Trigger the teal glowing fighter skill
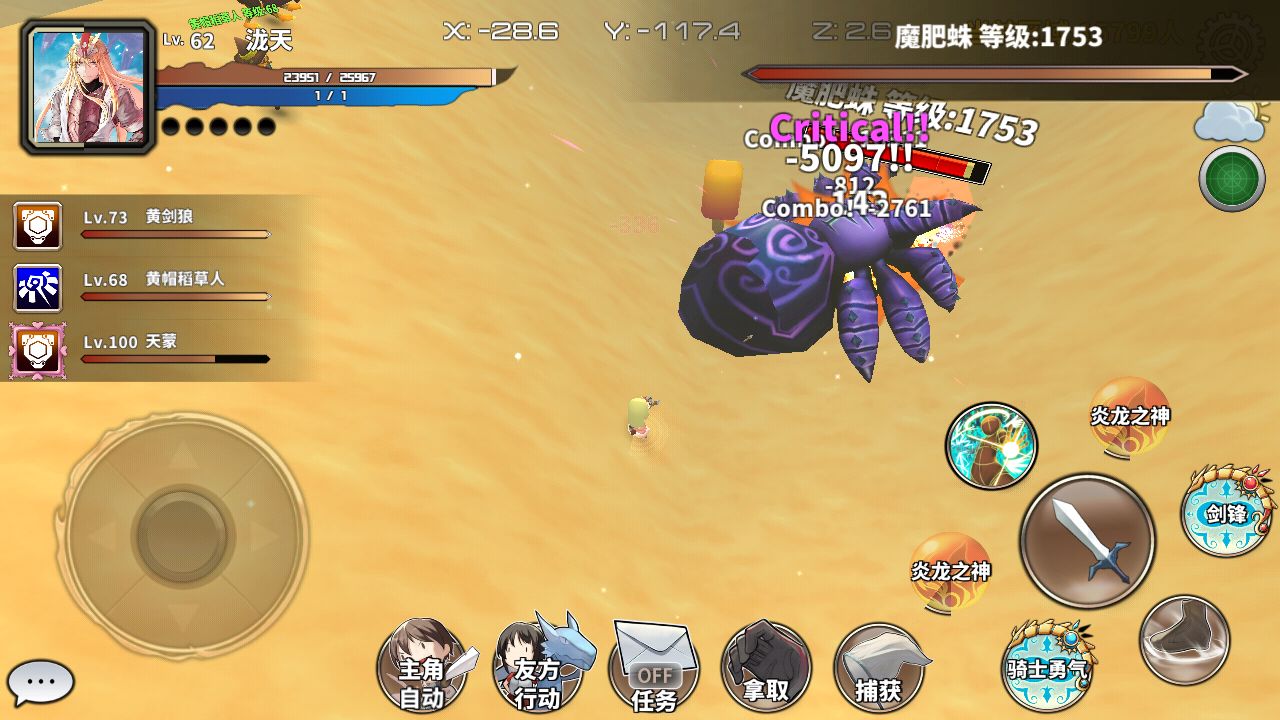Image resolution: width=1280 pixels, height=720 pixels. [991, 446]
